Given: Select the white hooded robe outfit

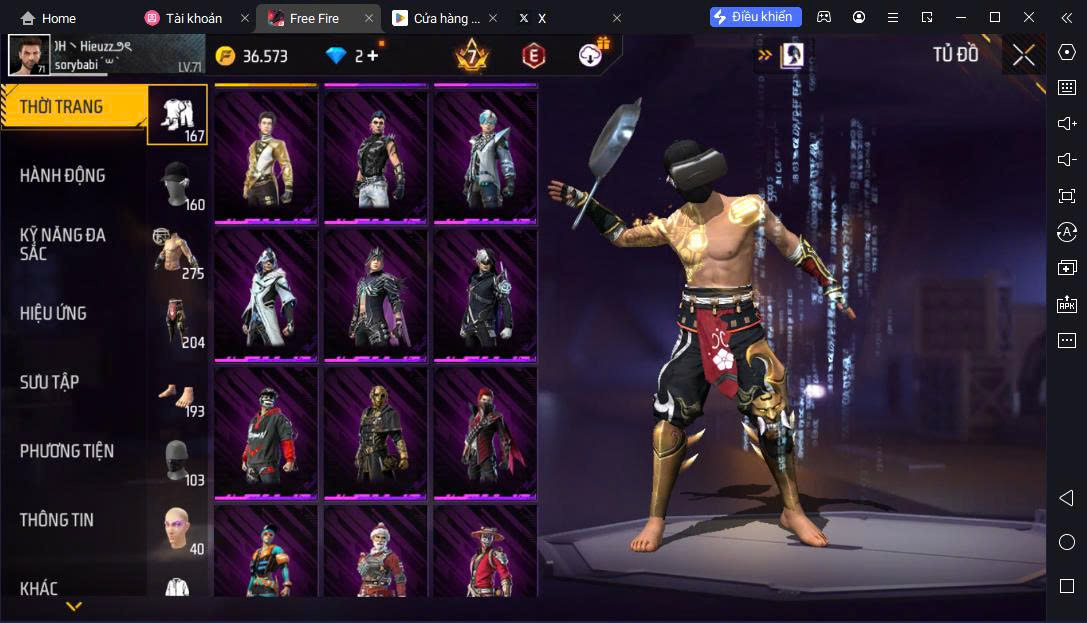Looking at the screenshot, I should 265,294.
